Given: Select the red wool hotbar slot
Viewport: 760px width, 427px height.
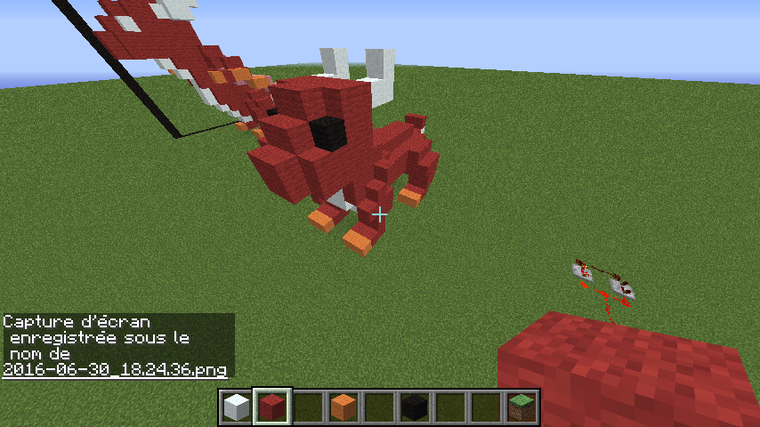Looking at the screenshot, I should tap(272, 407).
